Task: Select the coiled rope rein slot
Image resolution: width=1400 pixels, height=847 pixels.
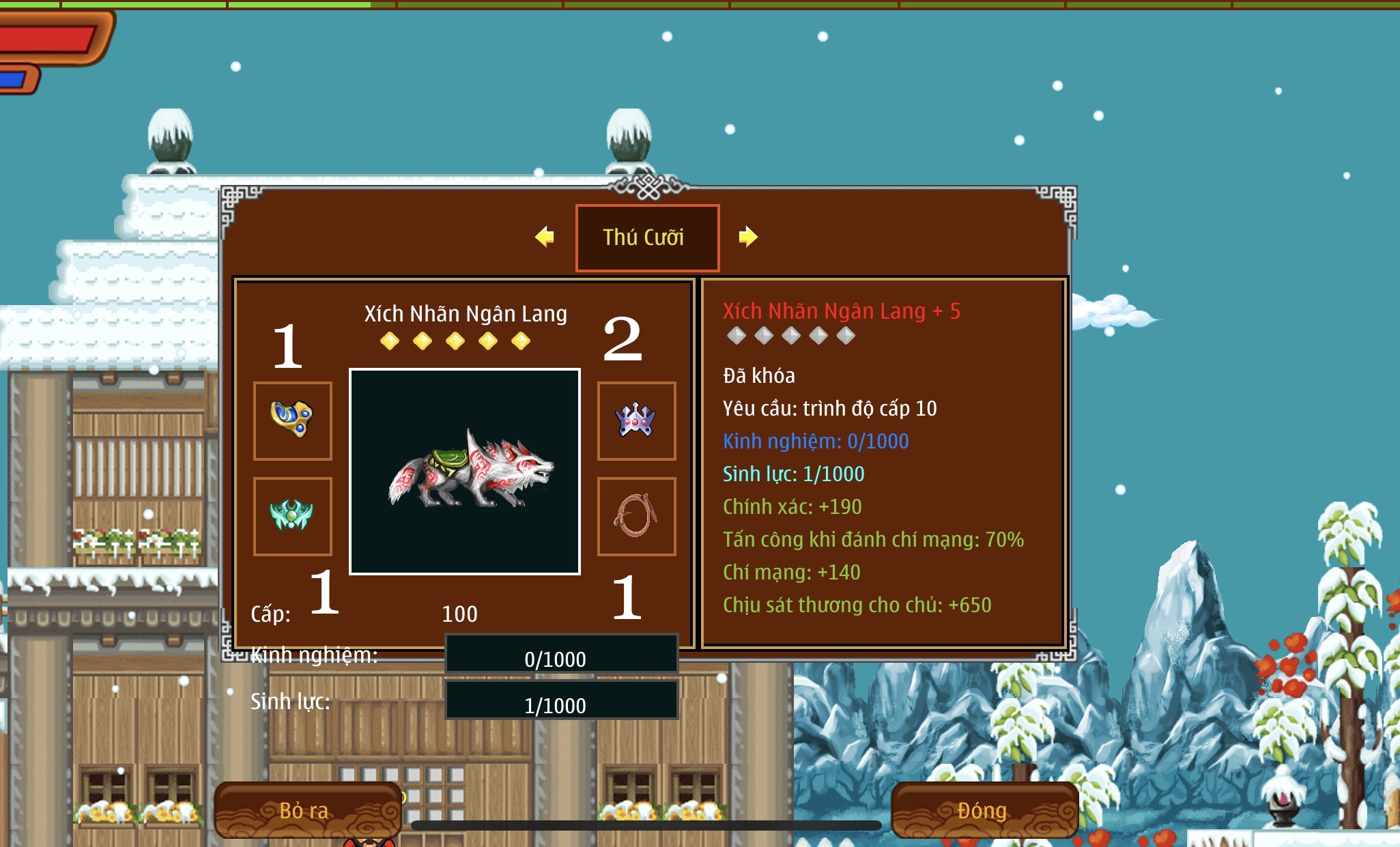Action: 636,516
